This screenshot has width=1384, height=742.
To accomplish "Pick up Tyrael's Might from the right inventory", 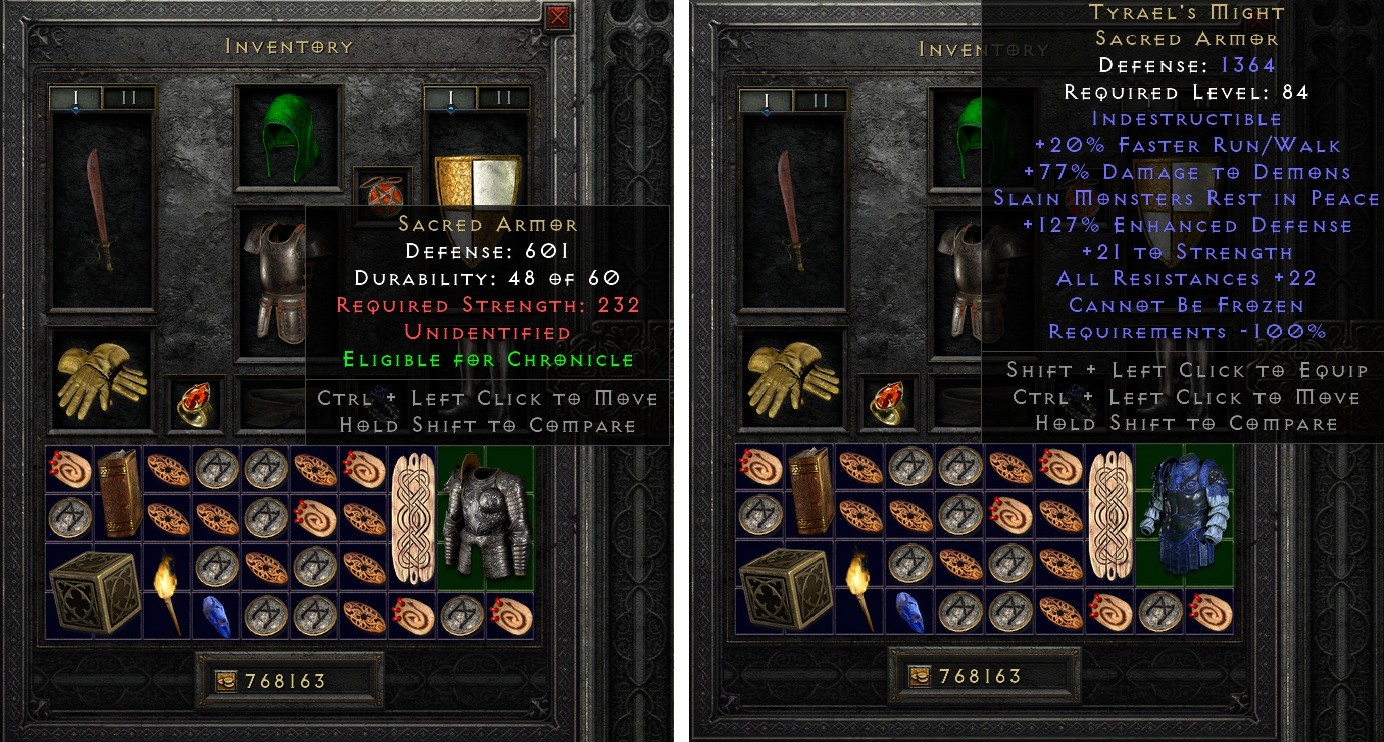I will (1184, 520).
